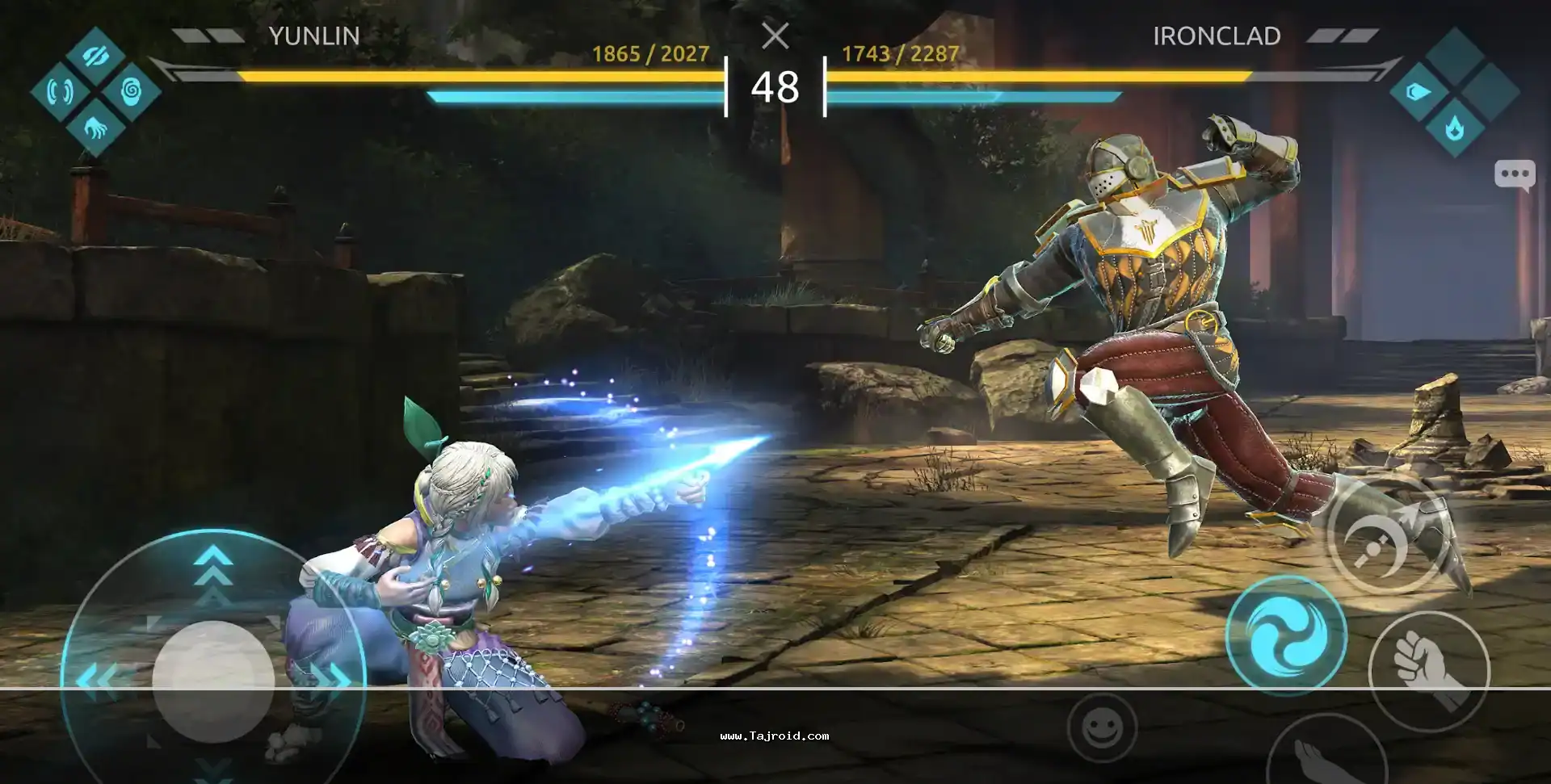Select Yunlin's spiral head talent icon
1551x784 pixels.
tap(131, 91)
